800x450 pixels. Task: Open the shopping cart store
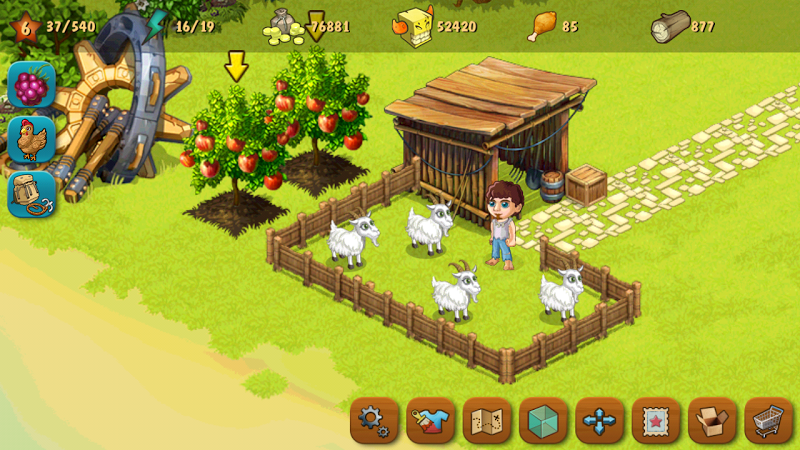768,421
